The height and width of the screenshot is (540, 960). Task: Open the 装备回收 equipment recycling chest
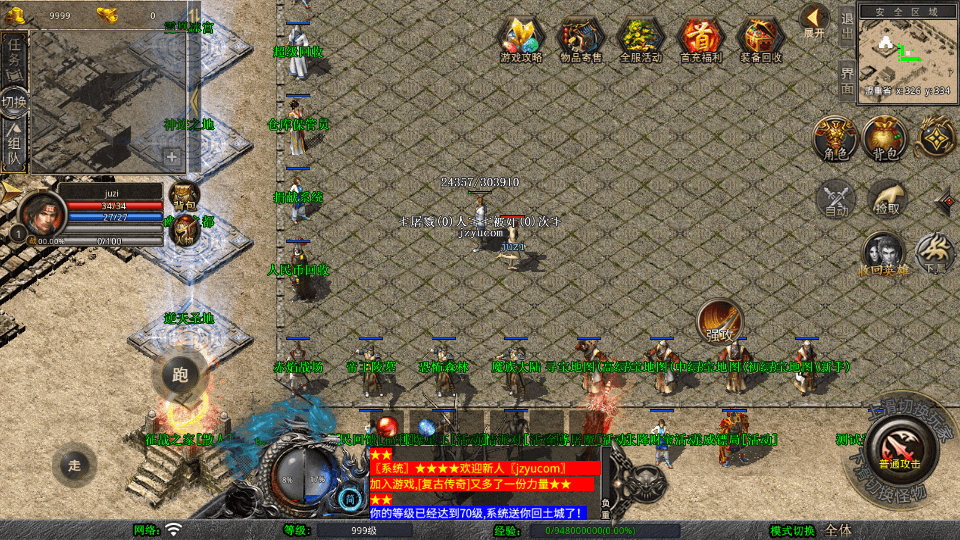pos(761,40)
